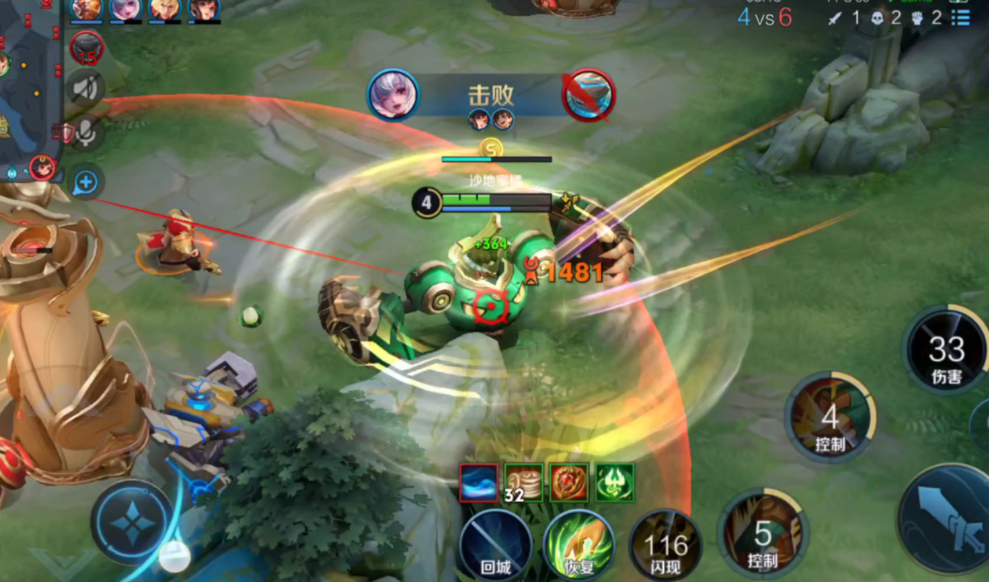This screenshot has height=582, width=989.
Task: Tap the blue four-point star button
Action: (131, 520)
